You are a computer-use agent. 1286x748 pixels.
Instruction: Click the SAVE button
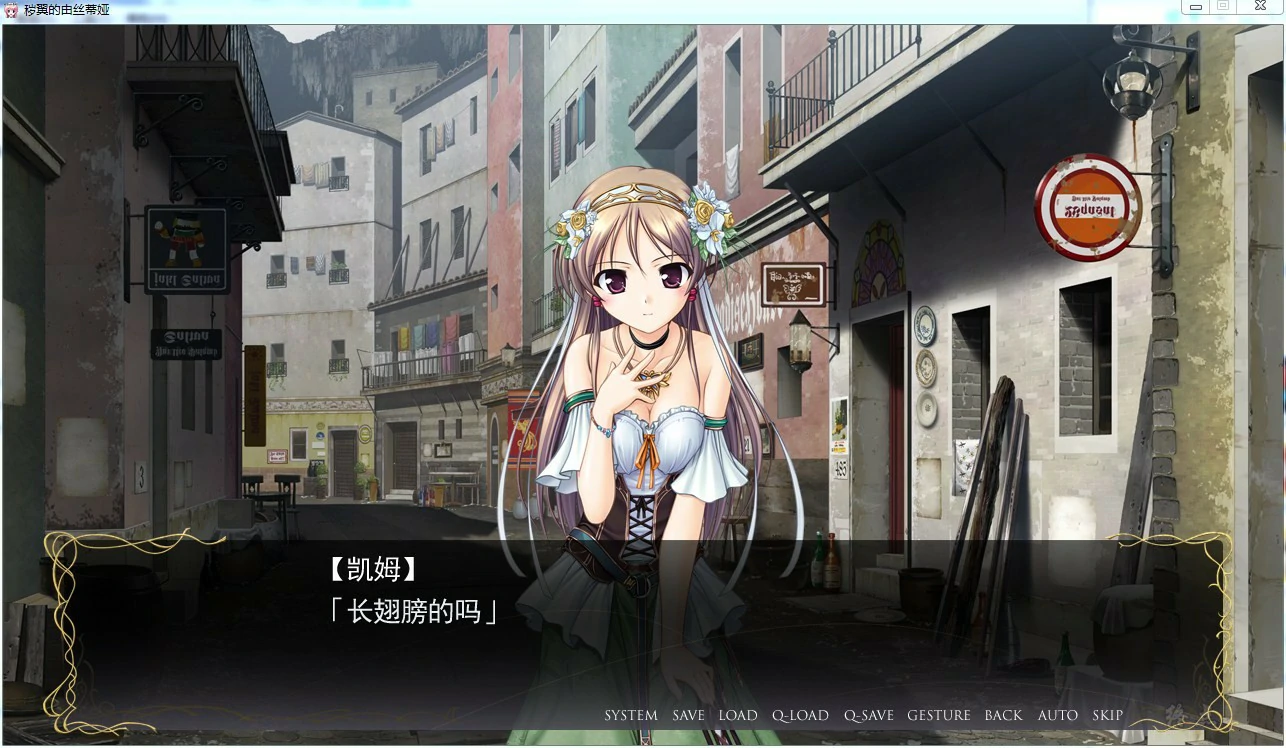pos(688,715)
